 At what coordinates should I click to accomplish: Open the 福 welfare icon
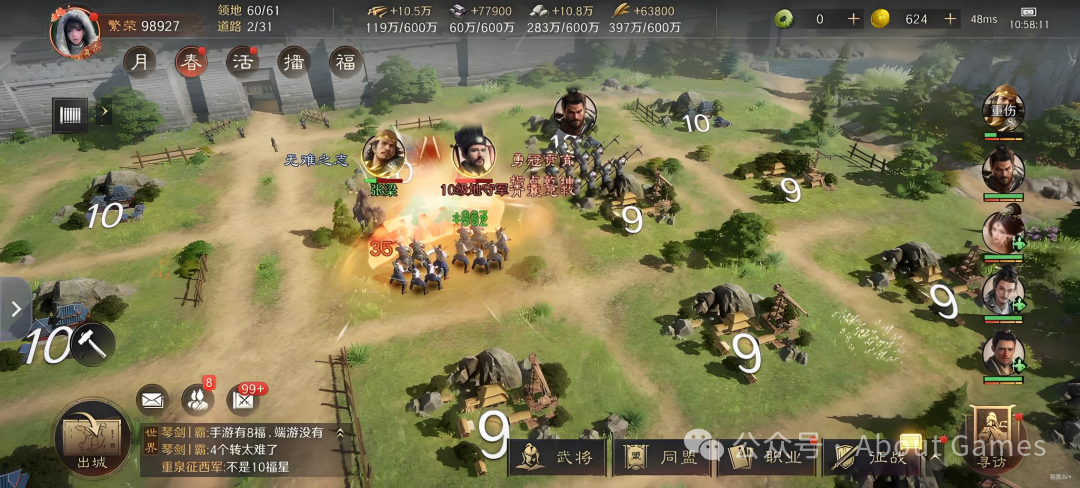point(346,62)
